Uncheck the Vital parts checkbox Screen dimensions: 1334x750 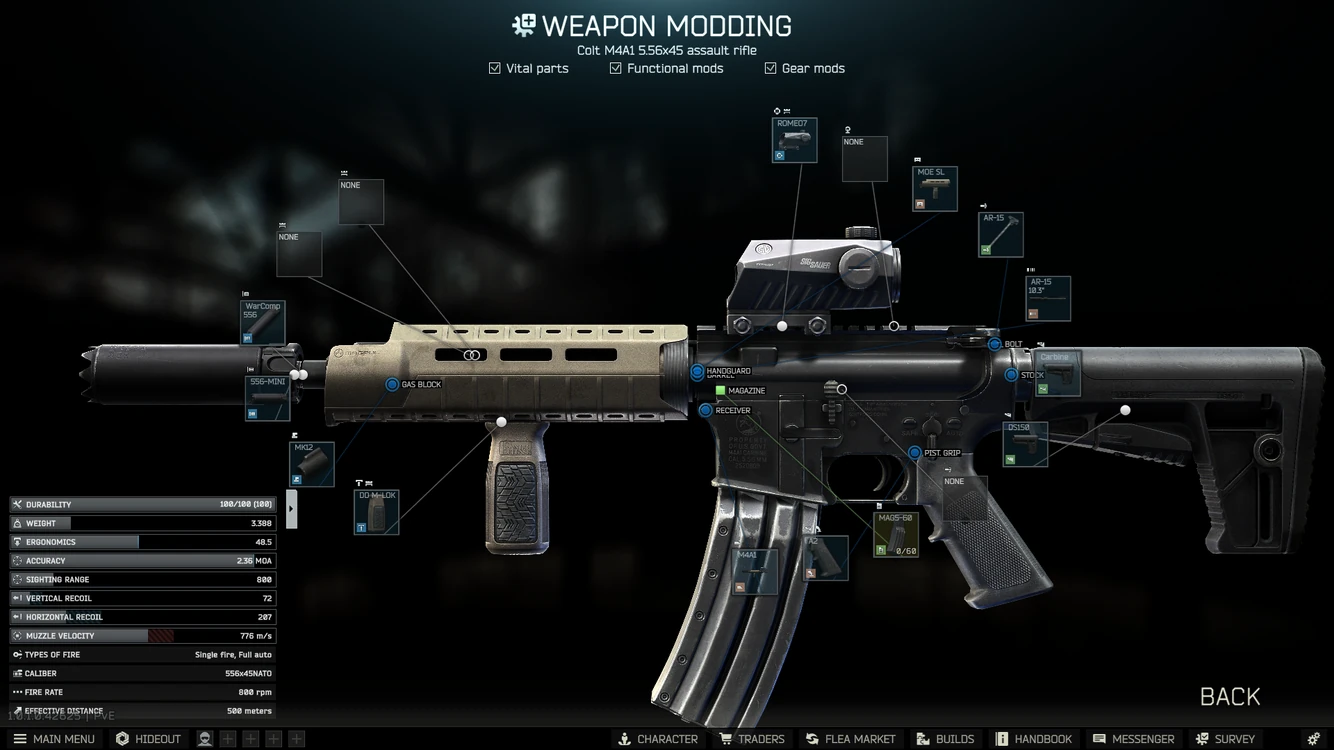494,68
